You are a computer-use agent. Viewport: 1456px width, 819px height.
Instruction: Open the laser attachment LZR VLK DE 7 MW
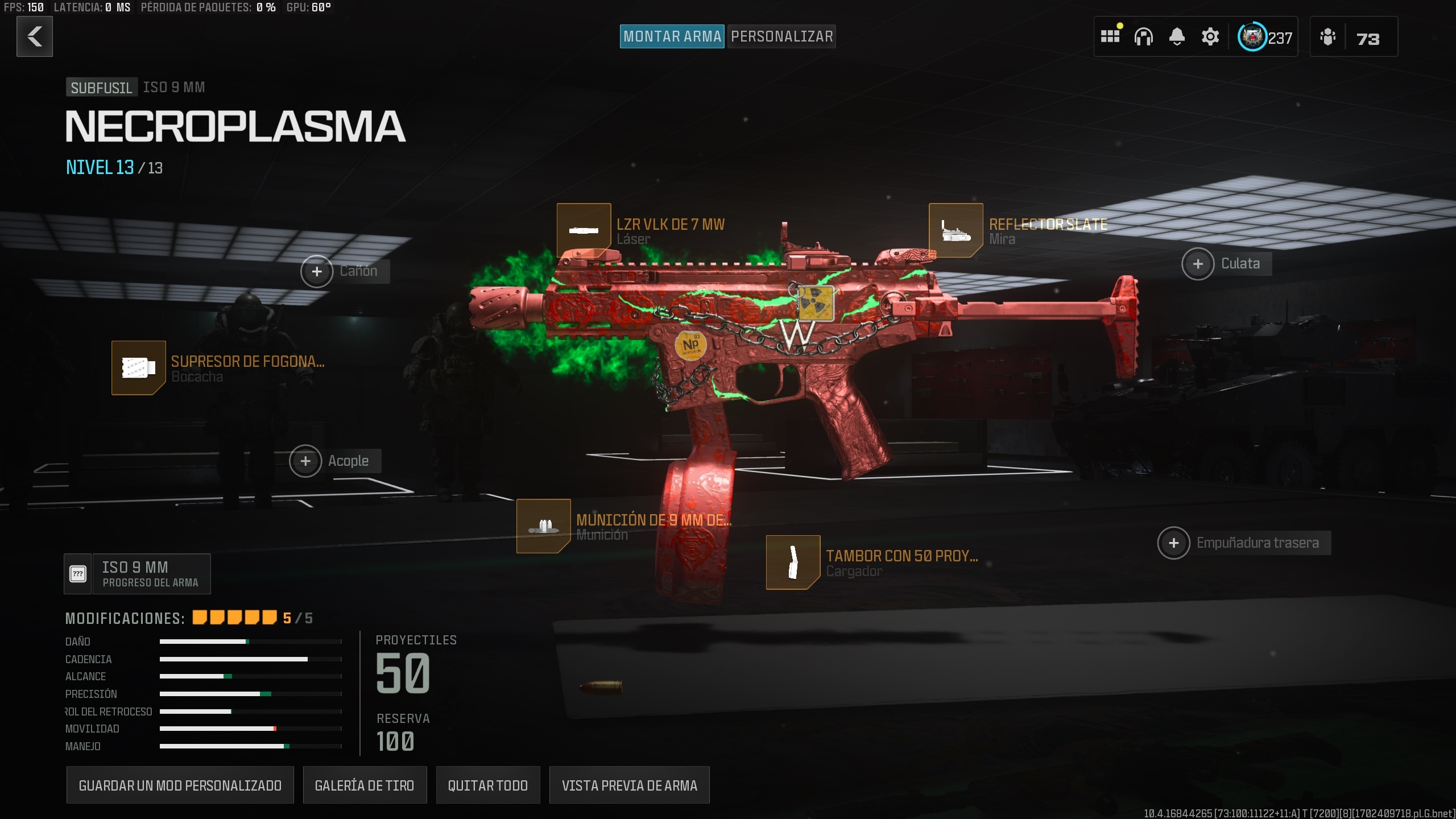click(584, 229)
